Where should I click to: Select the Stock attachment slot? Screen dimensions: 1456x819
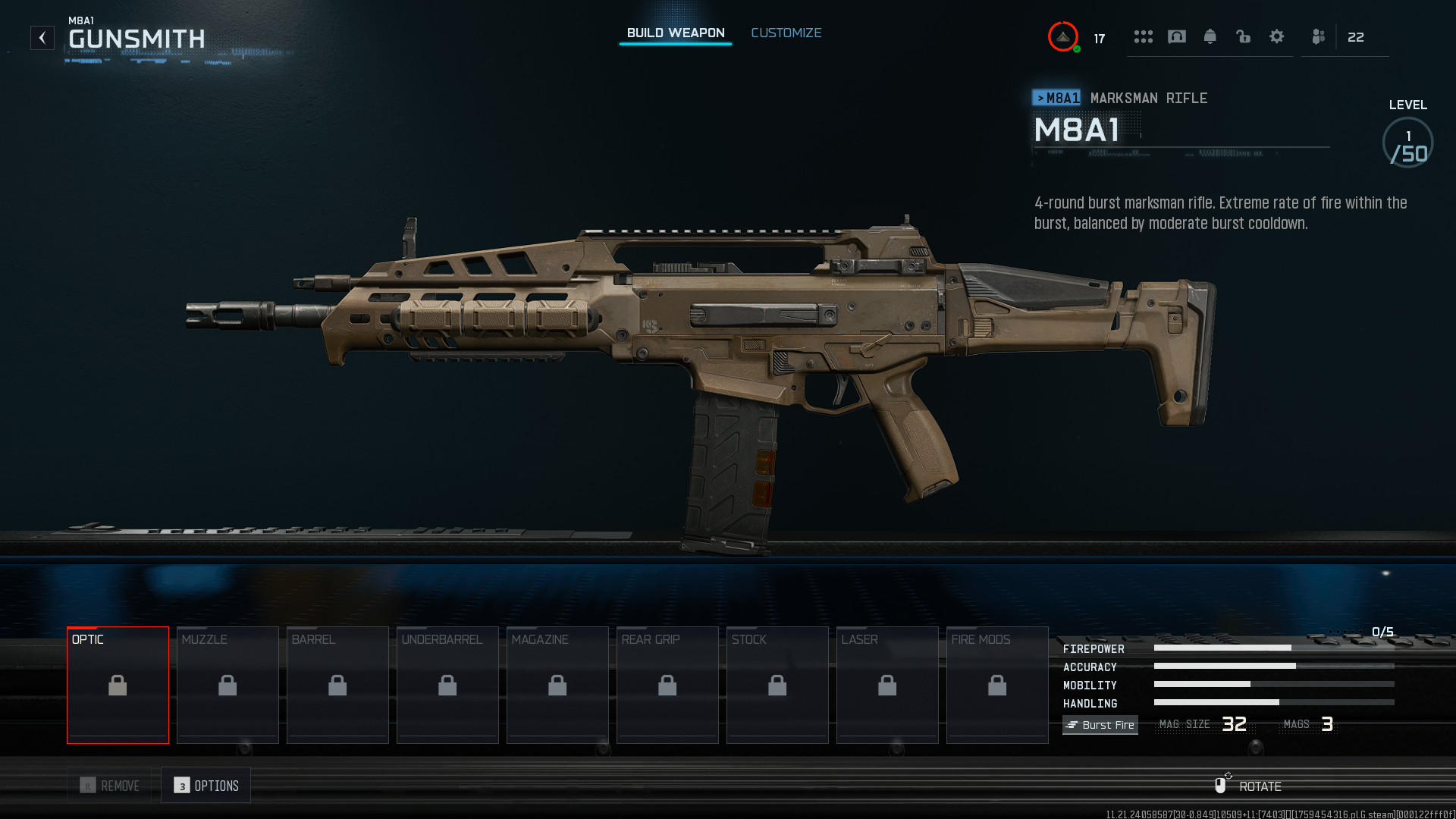pyautogui.click(x=777, y=685)
